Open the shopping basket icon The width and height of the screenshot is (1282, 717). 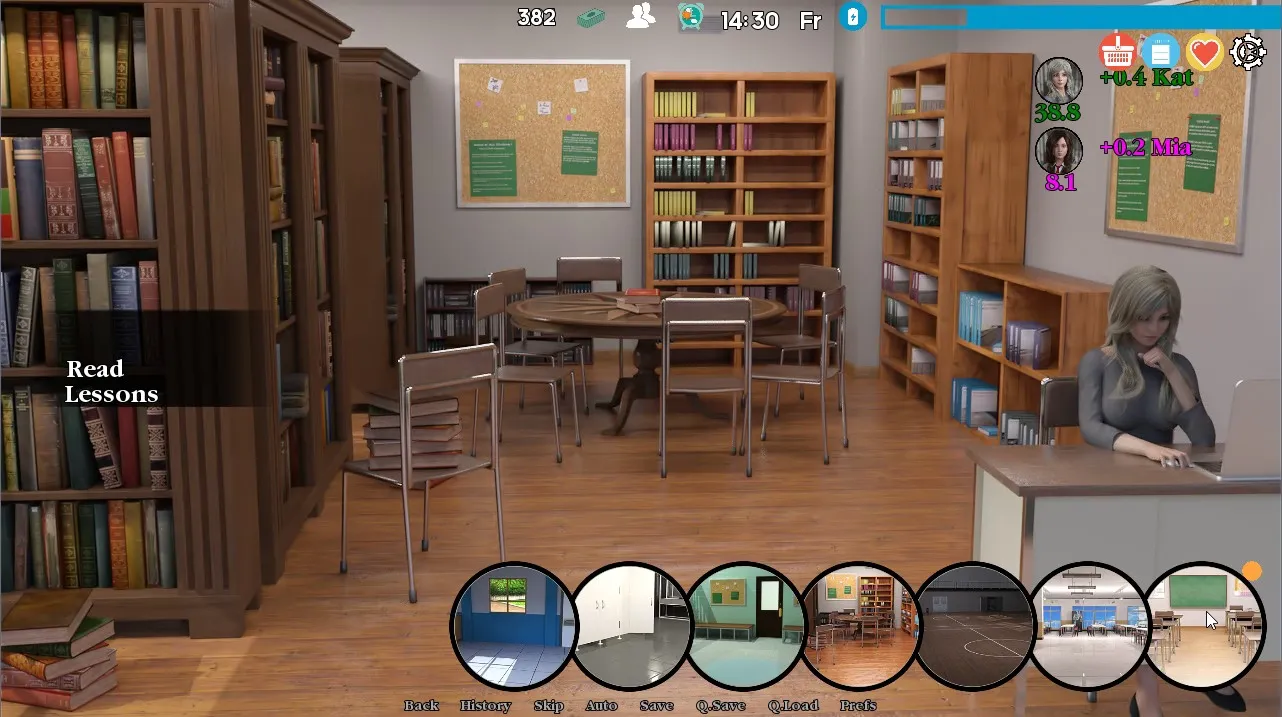tap(1117, 51)
